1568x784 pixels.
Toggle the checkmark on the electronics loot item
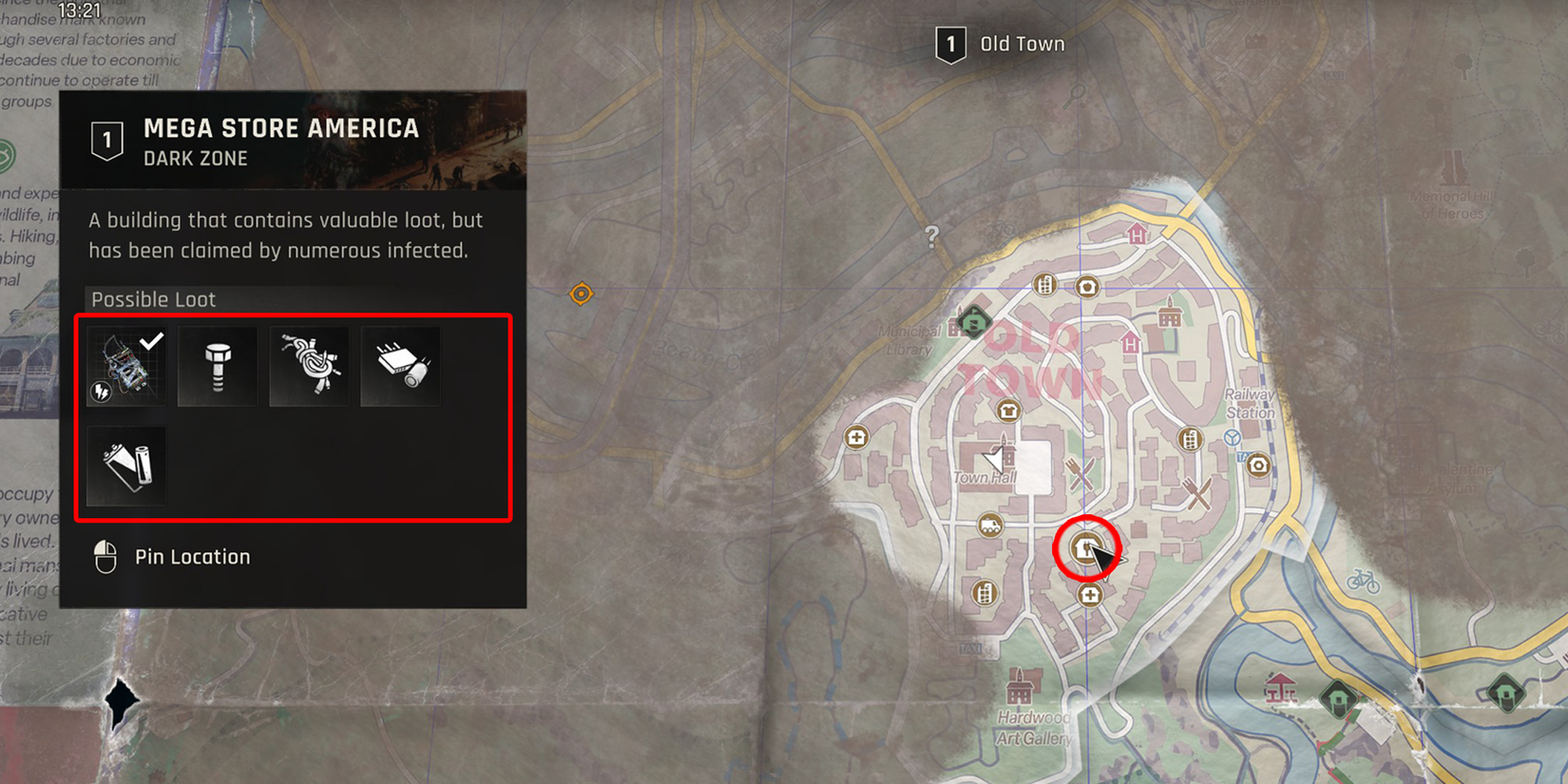[124, 366]
